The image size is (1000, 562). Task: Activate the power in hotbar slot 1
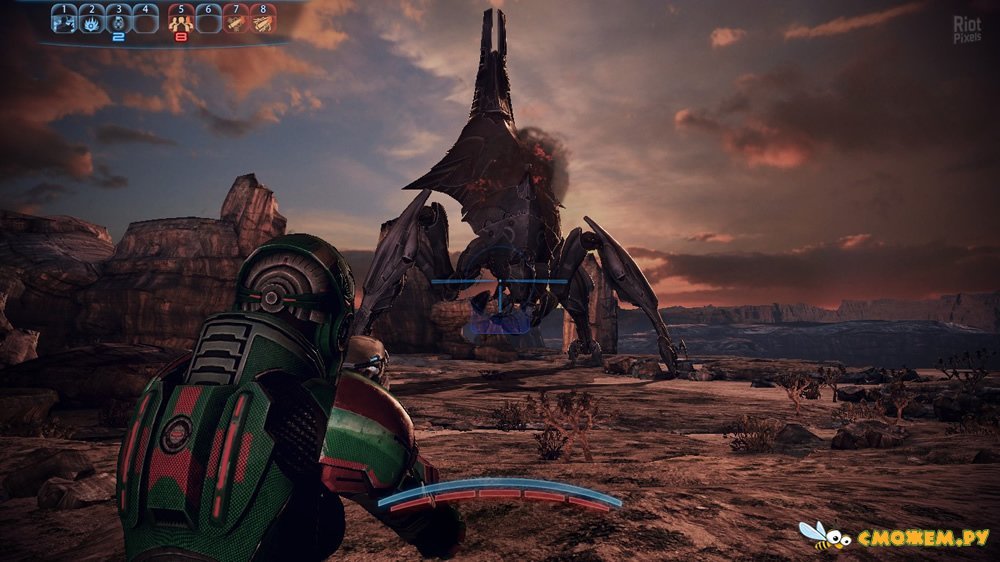point(65,22)
